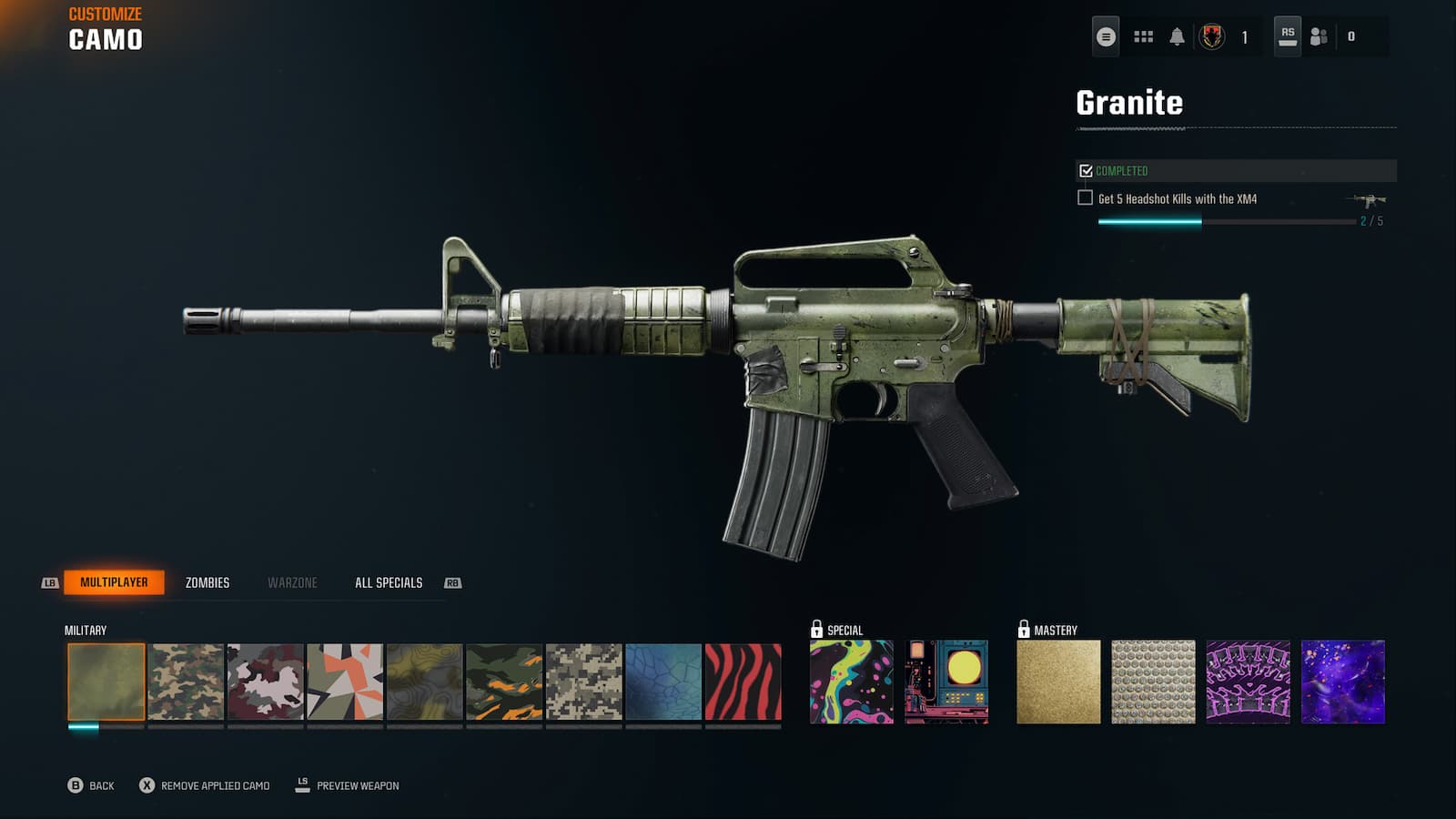
Task: Check the Get 5 Headshot Kills challenge box
Action: (1084, 197)
